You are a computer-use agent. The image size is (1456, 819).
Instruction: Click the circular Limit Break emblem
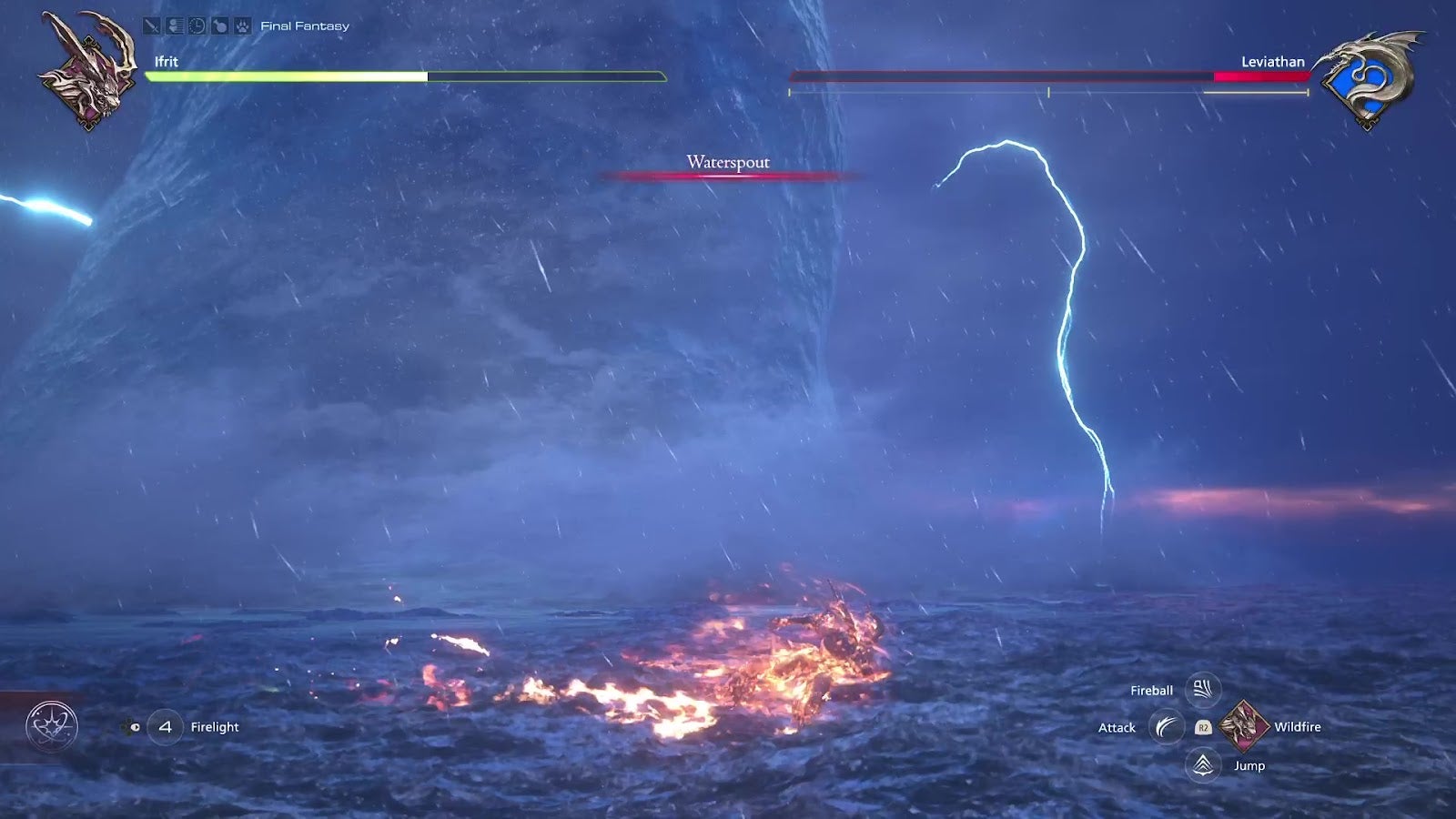(52, 725)
